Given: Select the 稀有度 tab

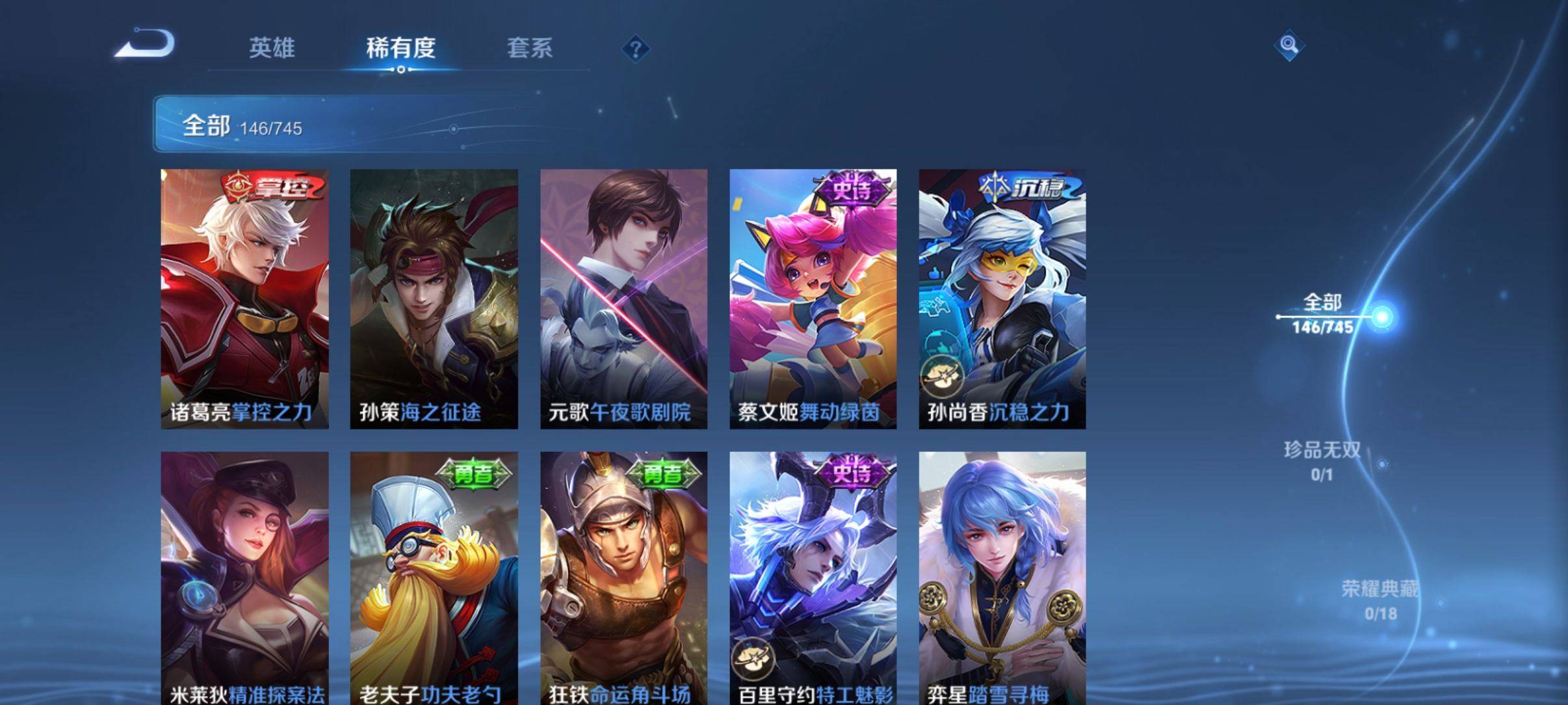Looking at the screenshot, I should (x=400, y=48).
